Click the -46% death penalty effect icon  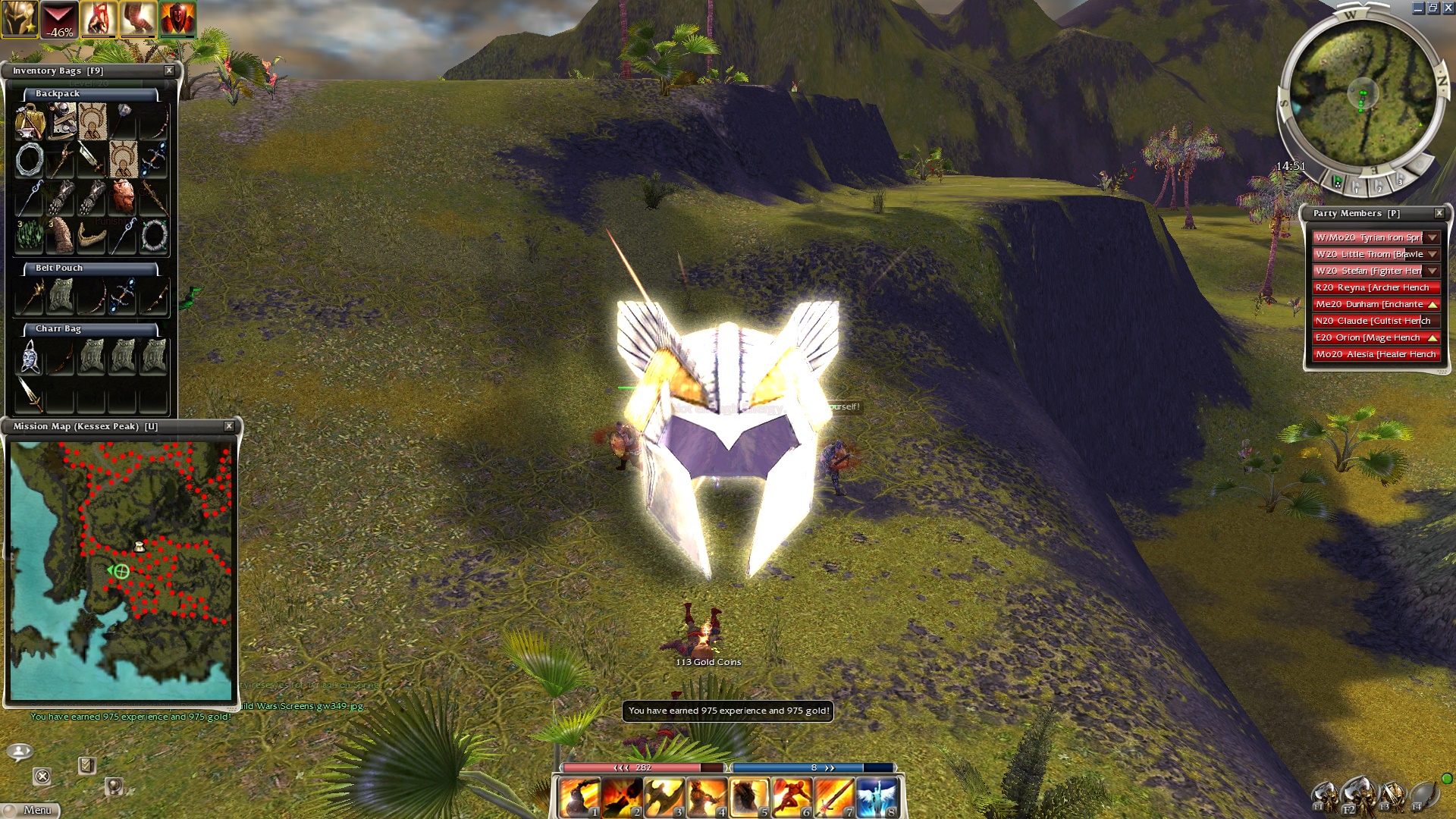[x=59, y=20]
